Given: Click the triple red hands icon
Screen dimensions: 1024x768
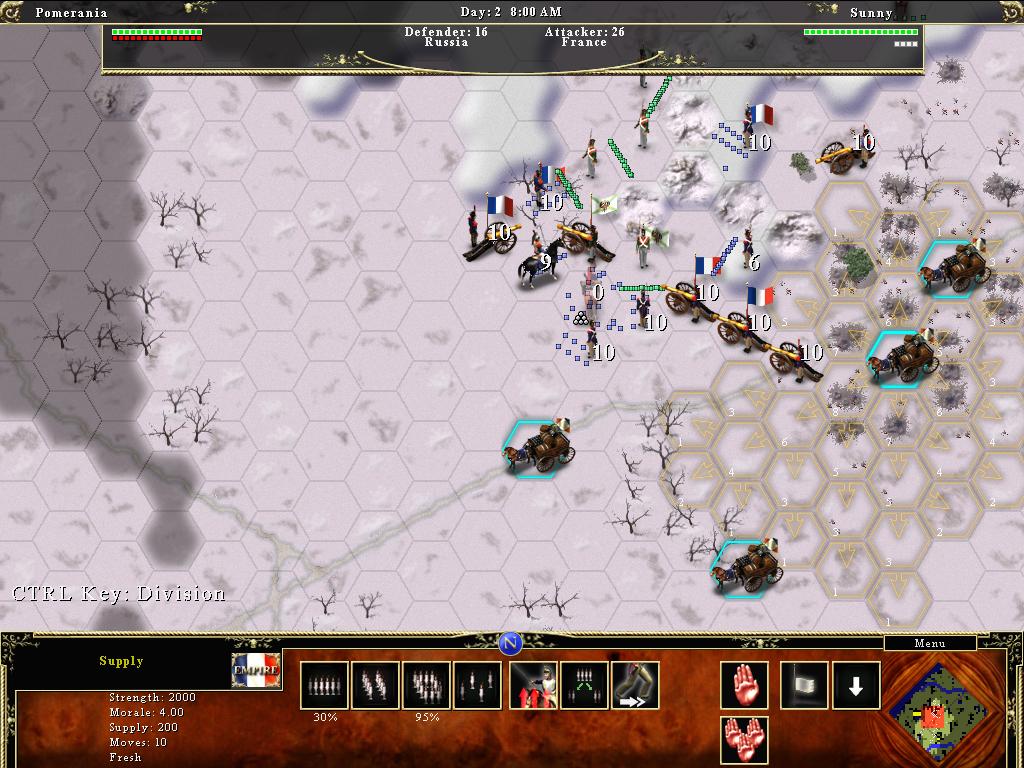Looking at the screenshot, I should [x=744, y=740].
